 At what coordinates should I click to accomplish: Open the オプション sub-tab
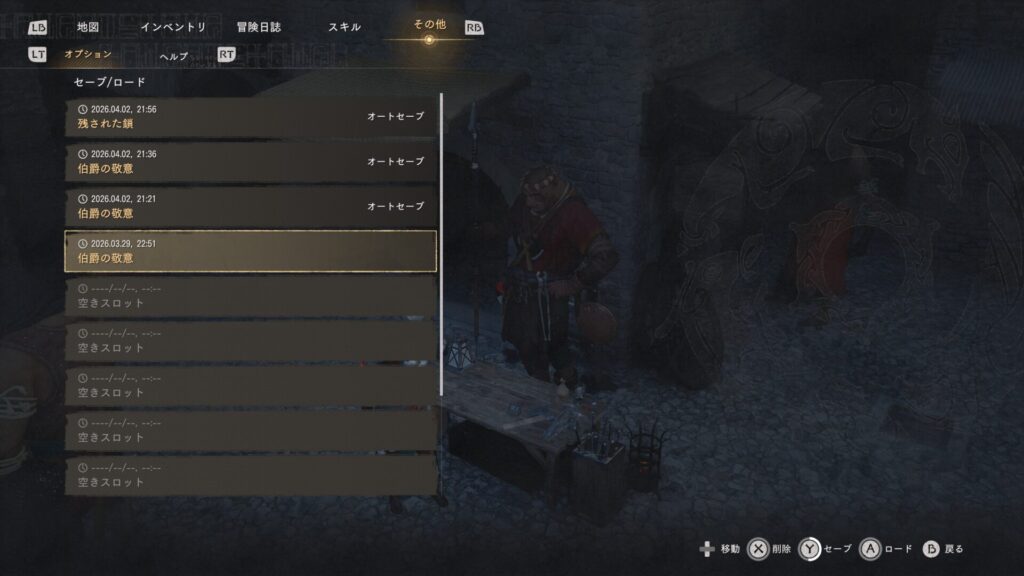87,54
